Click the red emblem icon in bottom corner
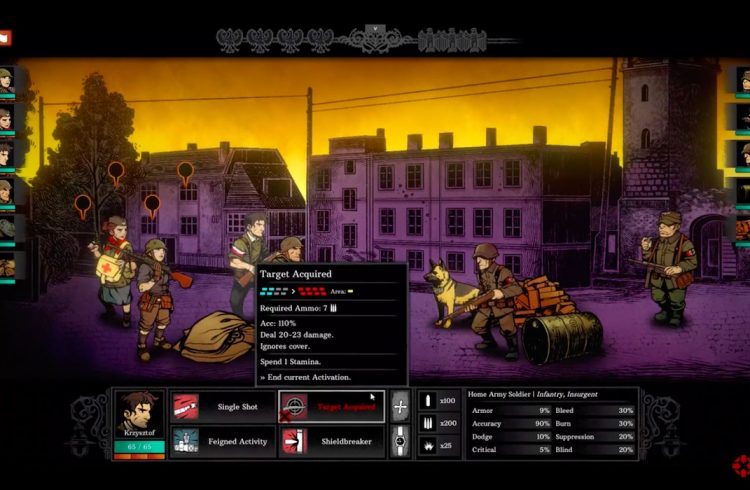Image resolution: width=750 pixels, height=490 pixels. coord(741,466)
